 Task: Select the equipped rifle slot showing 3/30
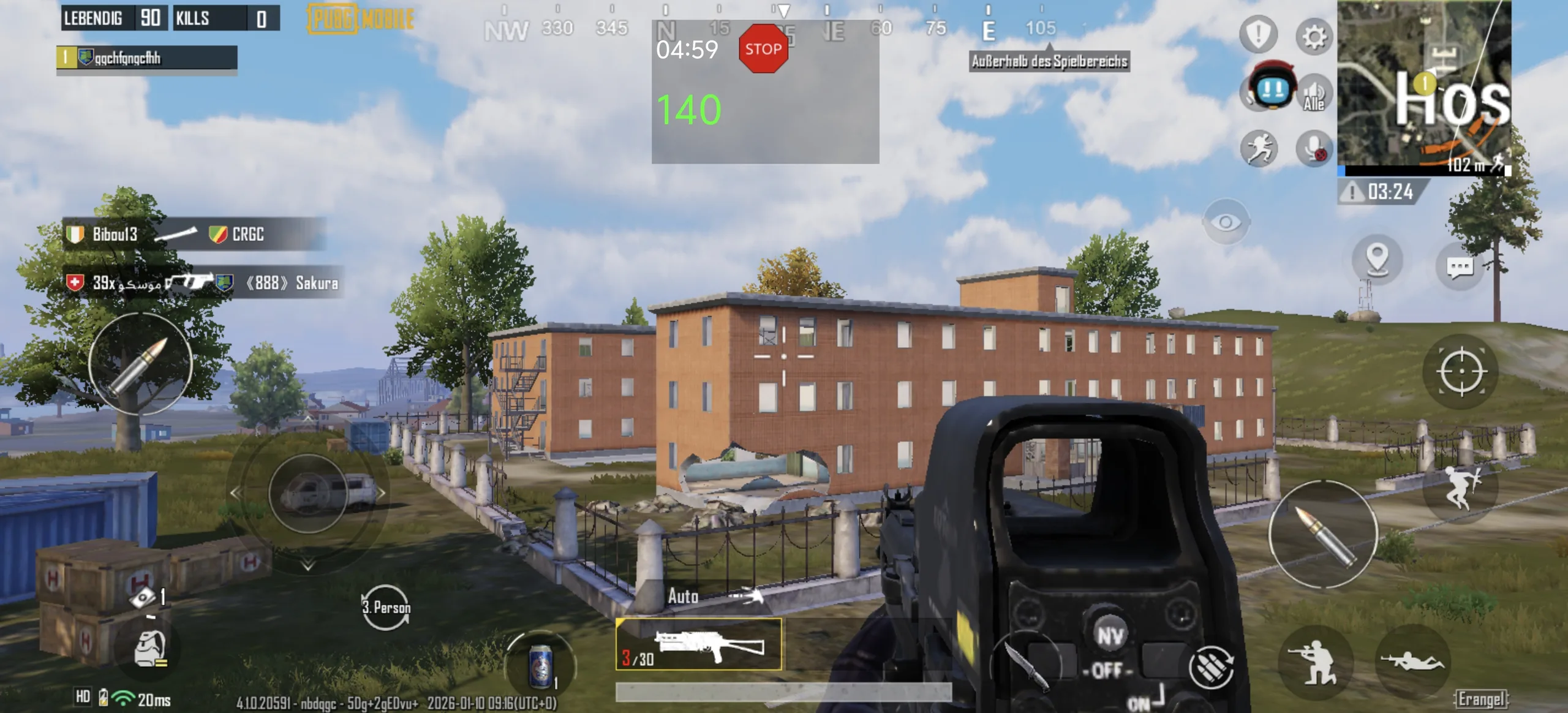click(x=698, y=644)
